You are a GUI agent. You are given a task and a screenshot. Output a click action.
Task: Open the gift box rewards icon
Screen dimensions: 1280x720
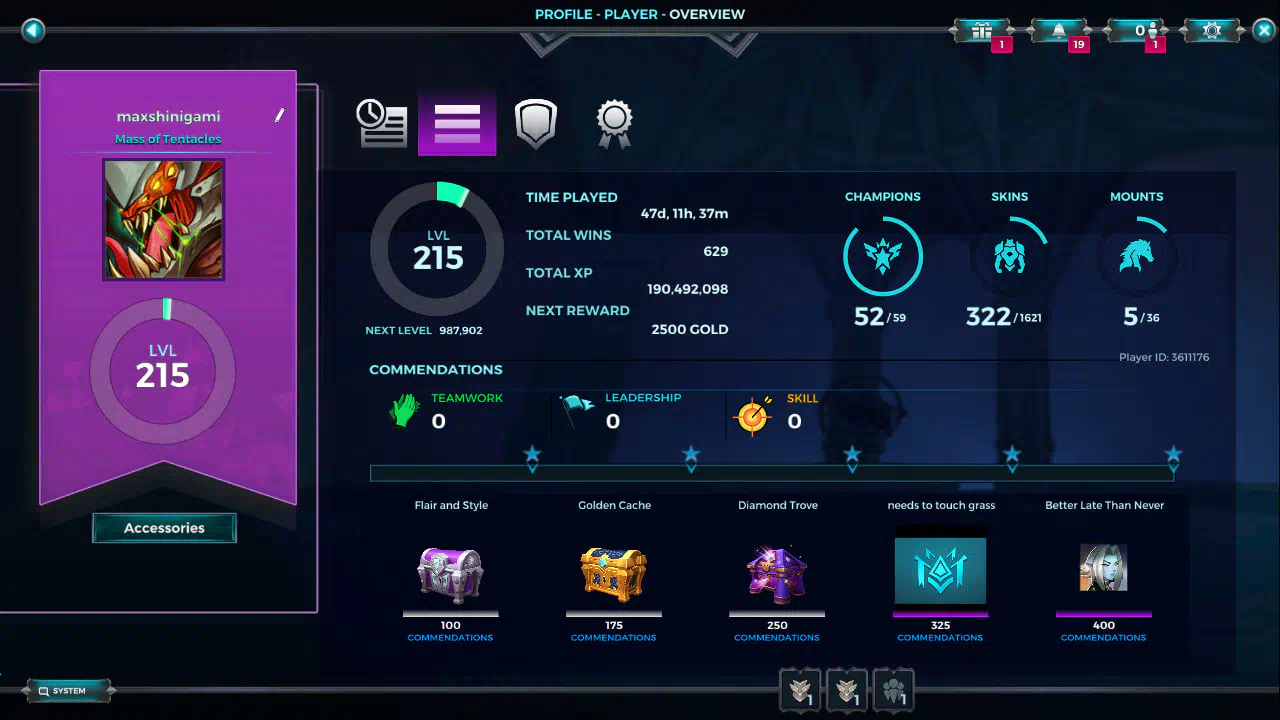(x=981, y=31)
